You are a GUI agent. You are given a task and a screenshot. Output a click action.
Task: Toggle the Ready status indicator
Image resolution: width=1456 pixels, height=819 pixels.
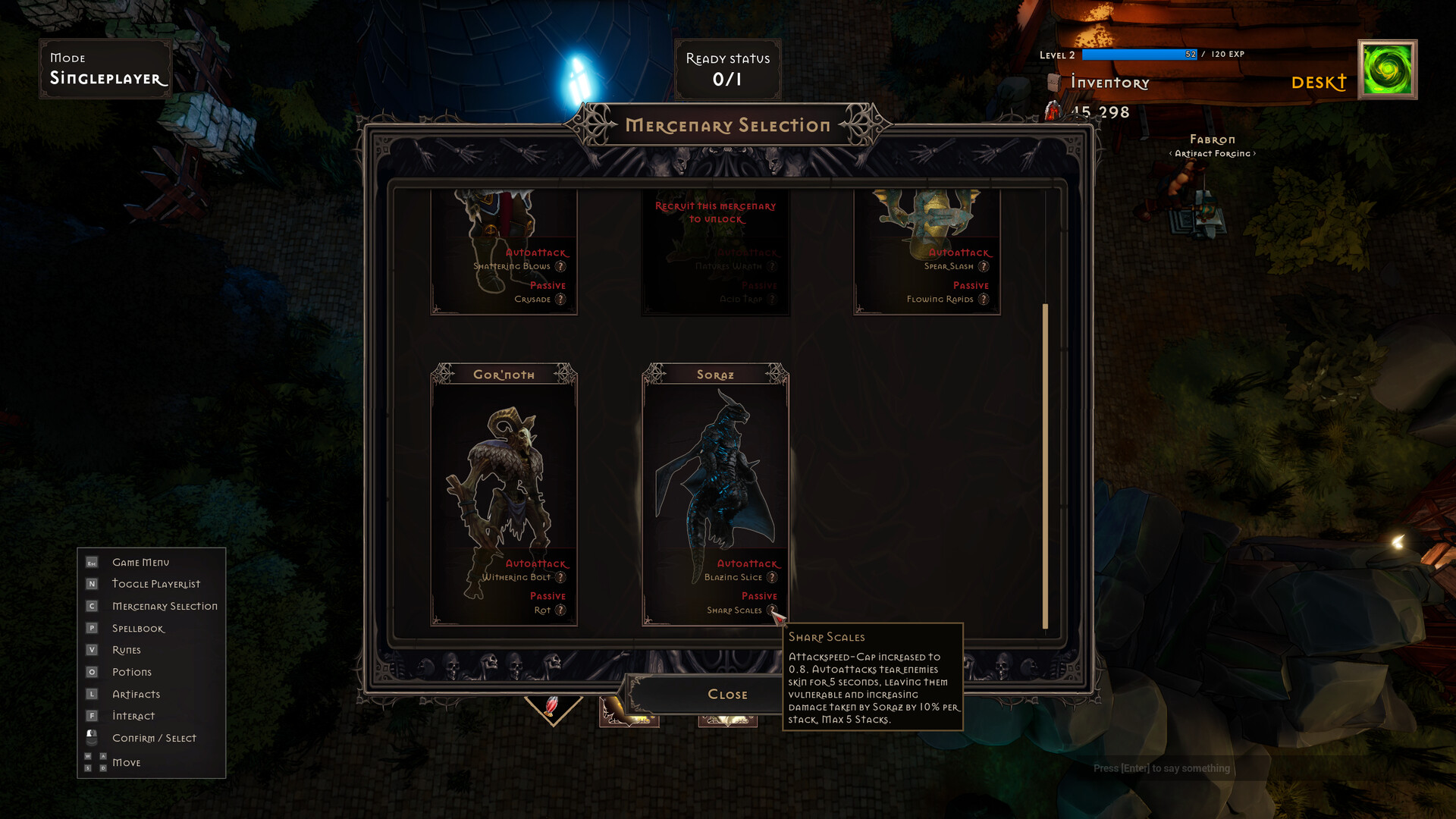tap(727, 71)
